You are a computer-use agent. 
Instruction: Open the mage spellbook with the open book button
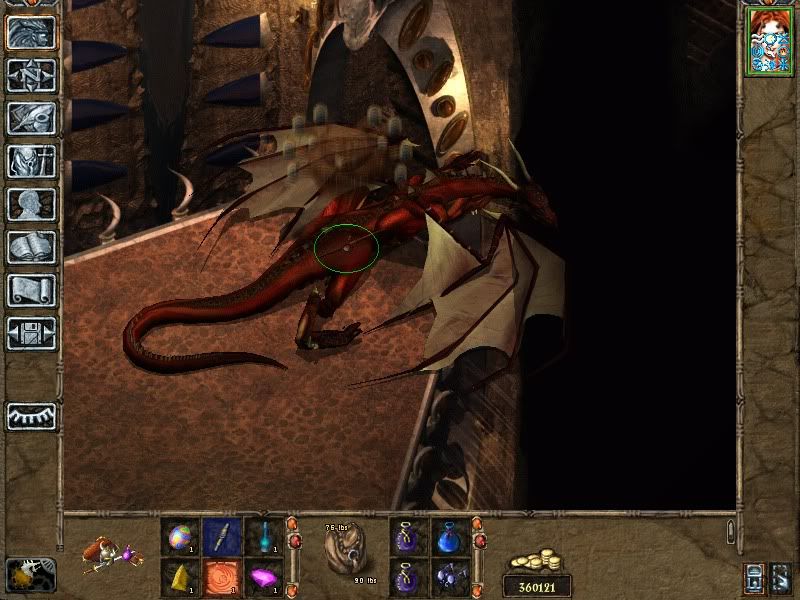(x=31, y=247)
